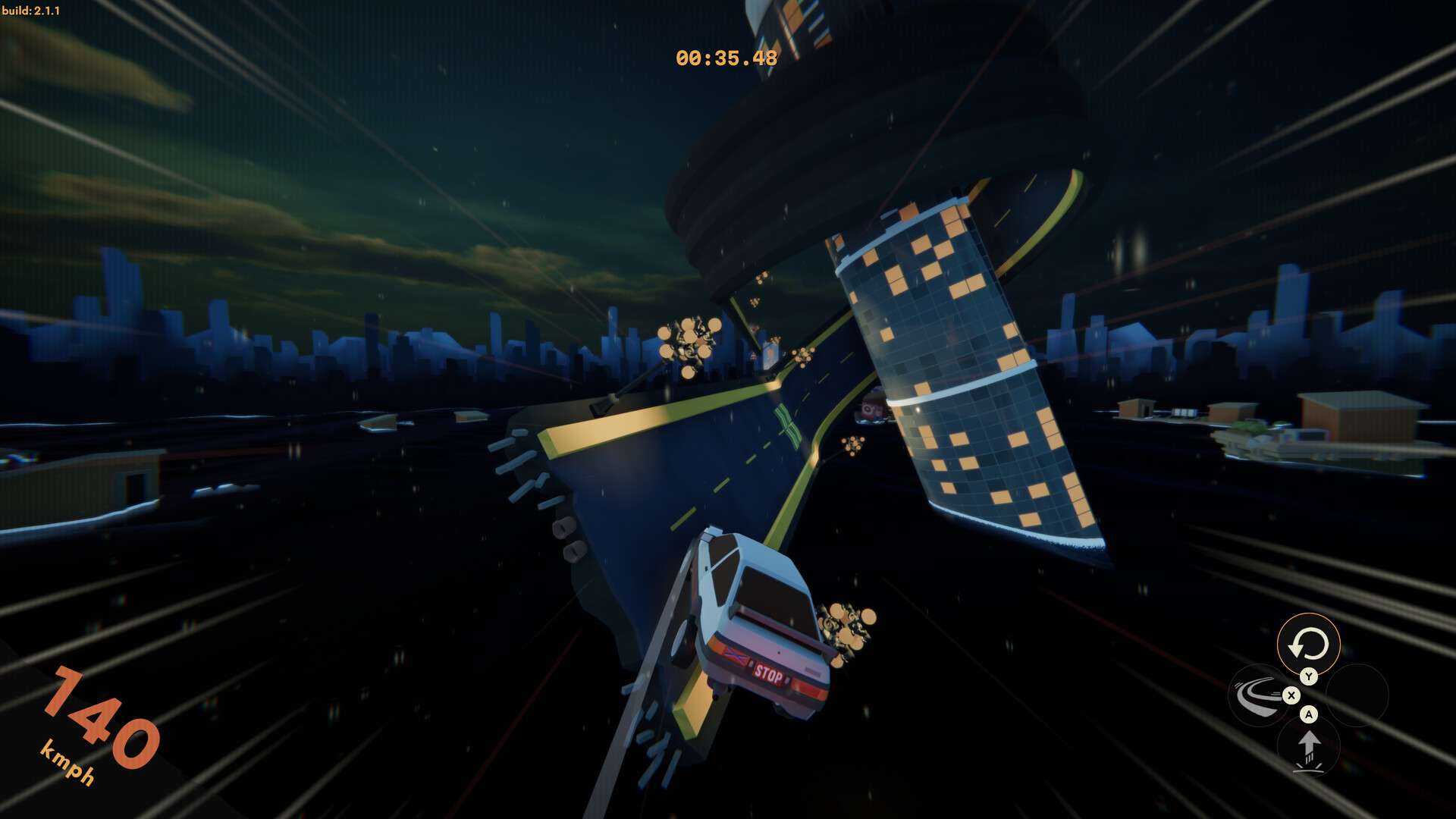This screenshot has height=819, width=1456.
Task: Trigger the curved-road drift ability icon
Action: [x=1257, y=695]
